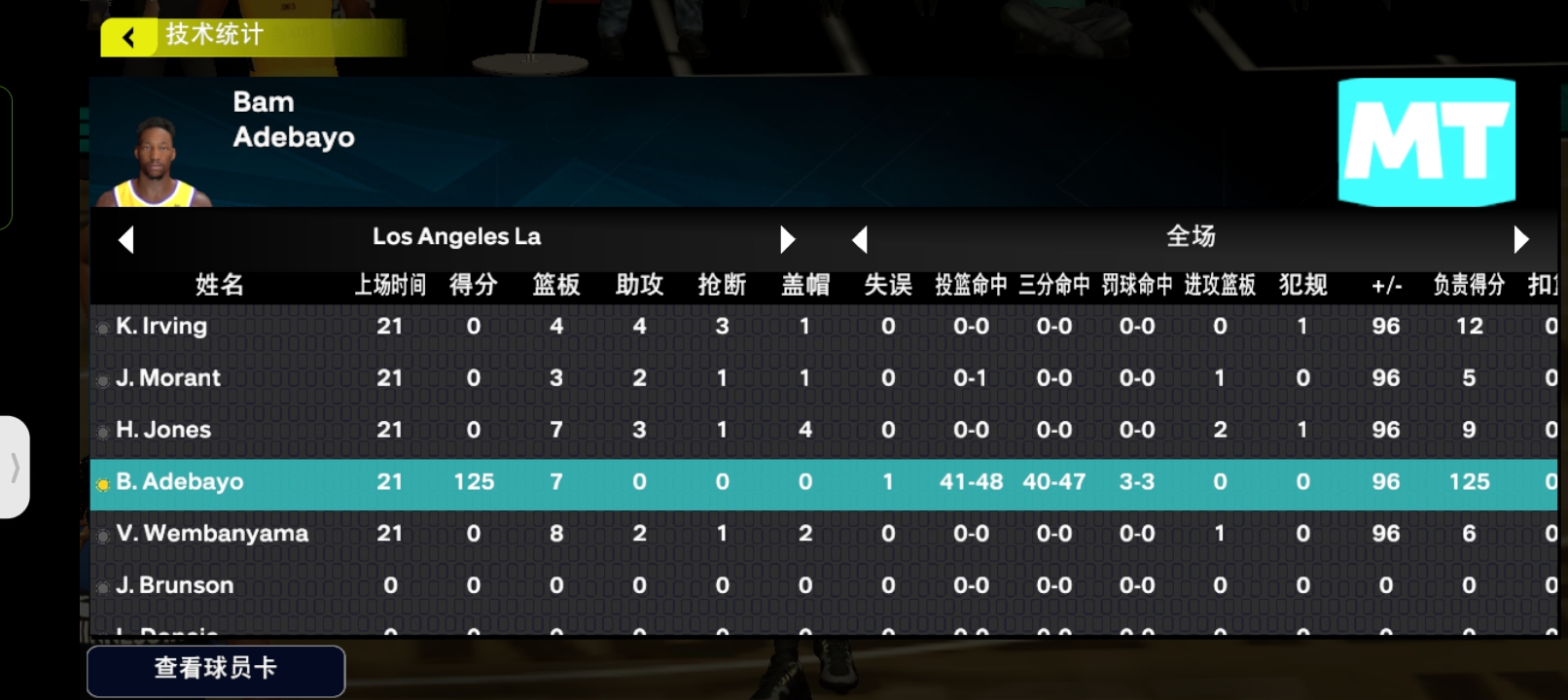Click the MT team logo
Viewport: 1568px width, 700px height.
coord(1426,142)
